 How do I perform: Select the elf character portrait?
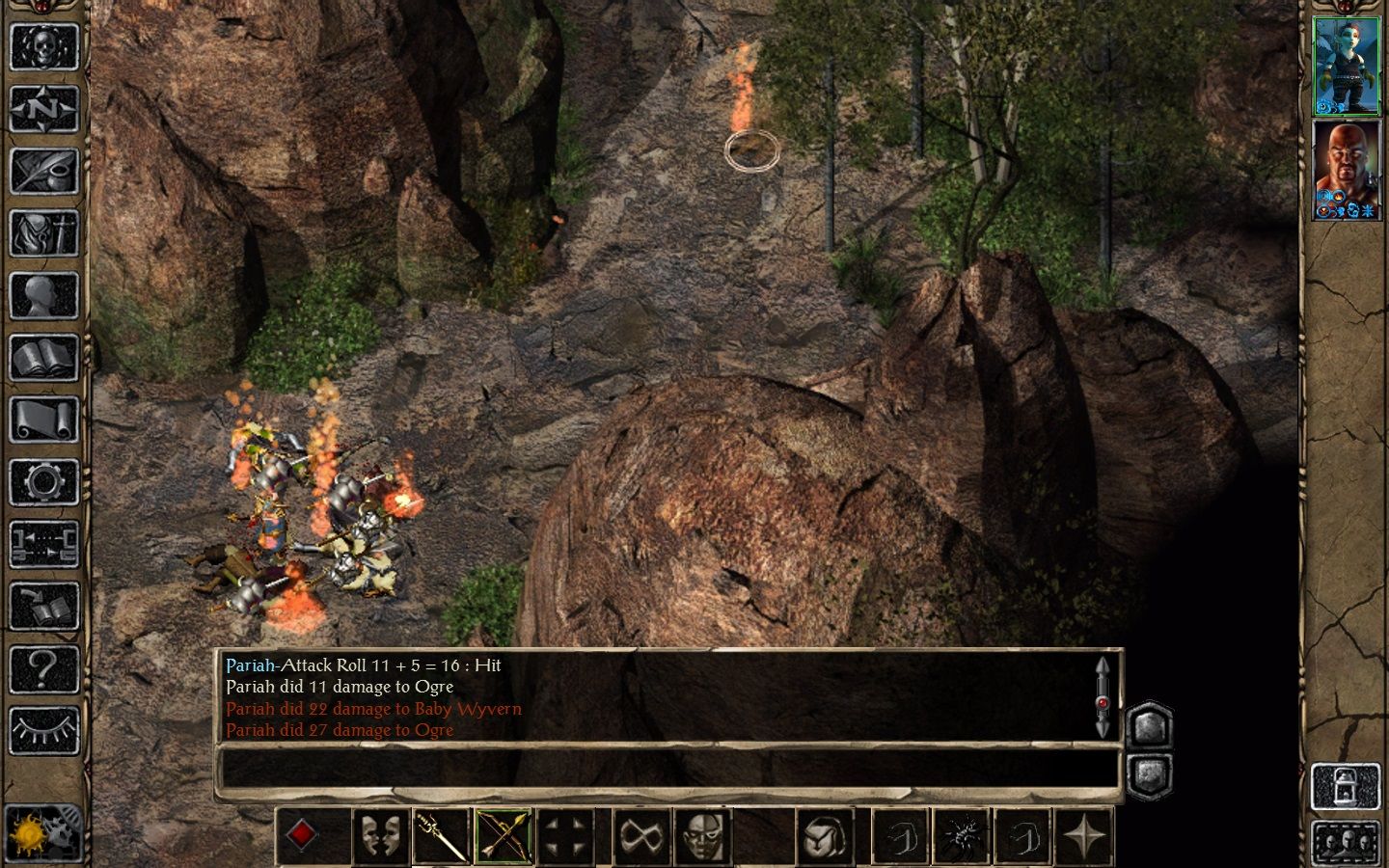(x=1346, y=67)
